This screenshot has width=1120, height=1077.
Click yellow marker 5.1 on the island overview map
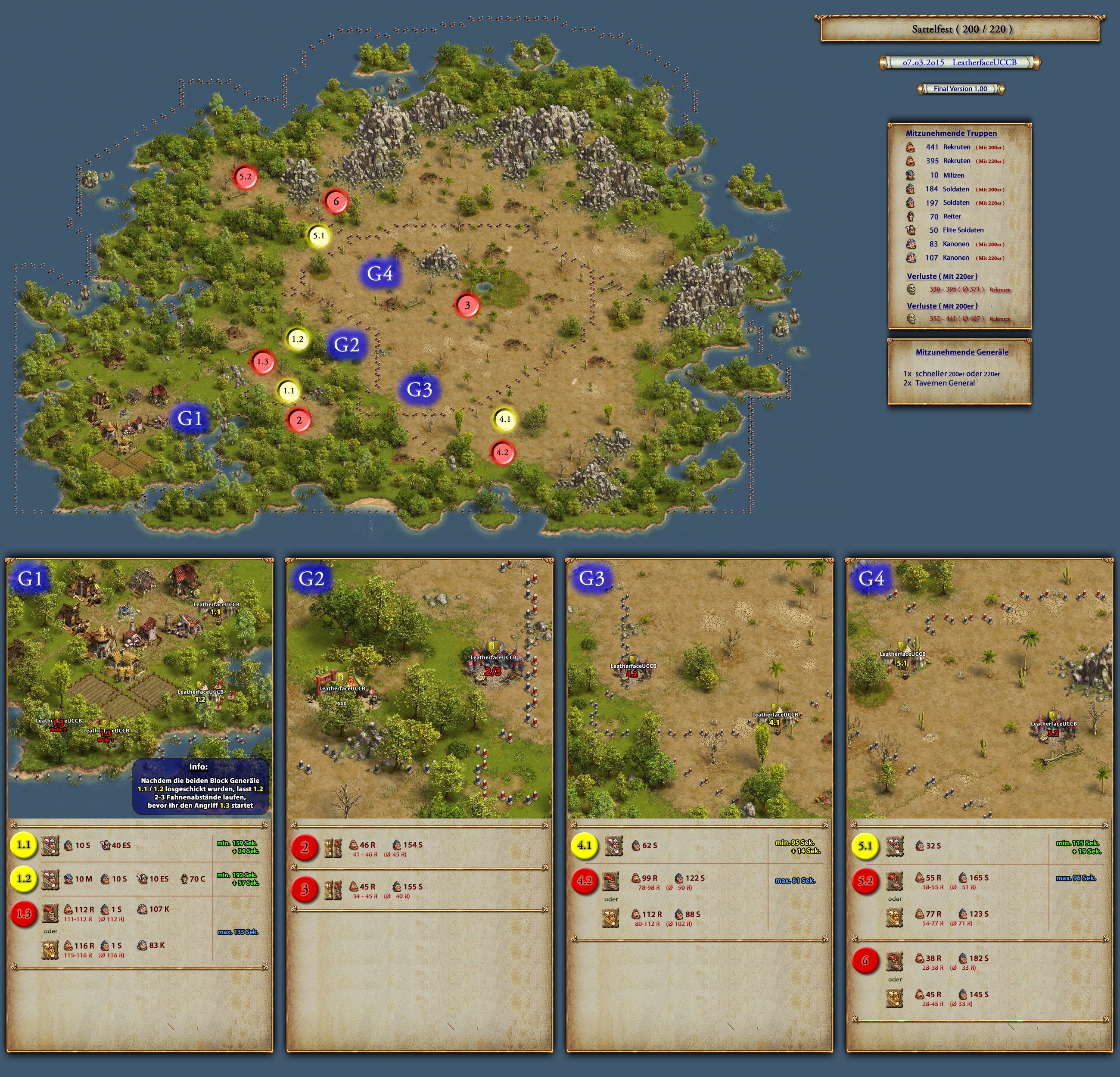[x=318, y=235]
